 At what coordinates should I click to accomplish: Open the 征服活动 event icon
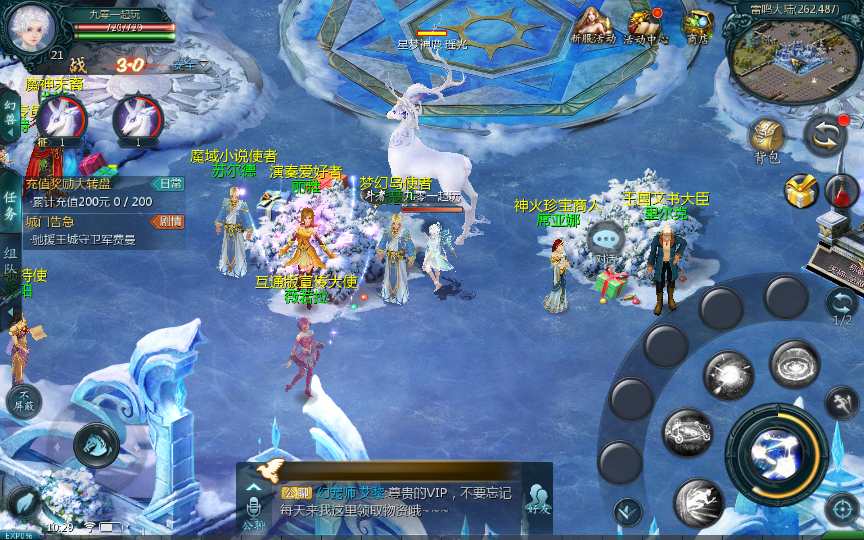click(x=592, y=23)
